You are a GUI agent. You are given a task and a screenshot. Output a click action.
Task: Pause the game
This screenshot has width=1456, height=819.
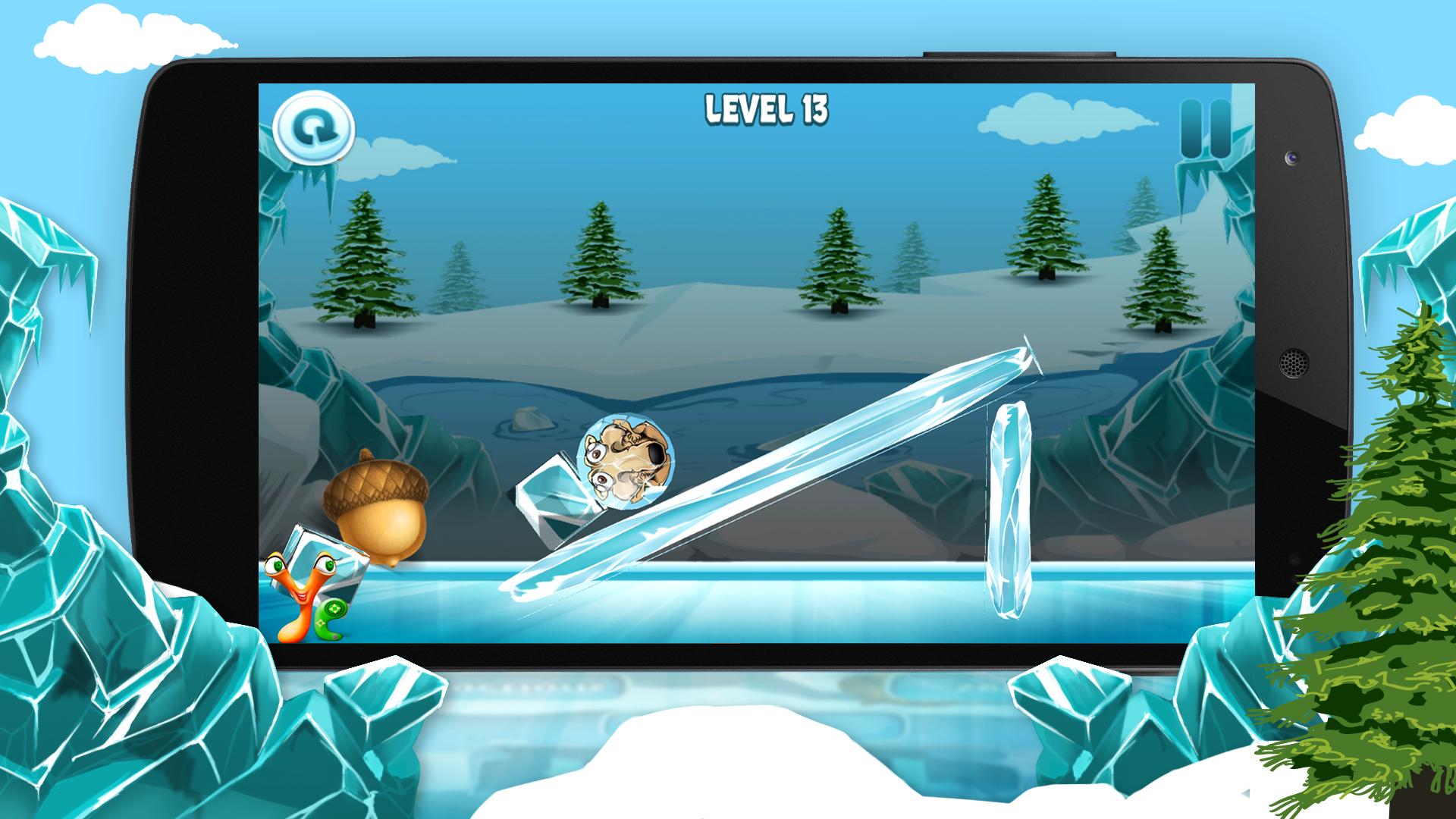click(x=1205, y=130)
